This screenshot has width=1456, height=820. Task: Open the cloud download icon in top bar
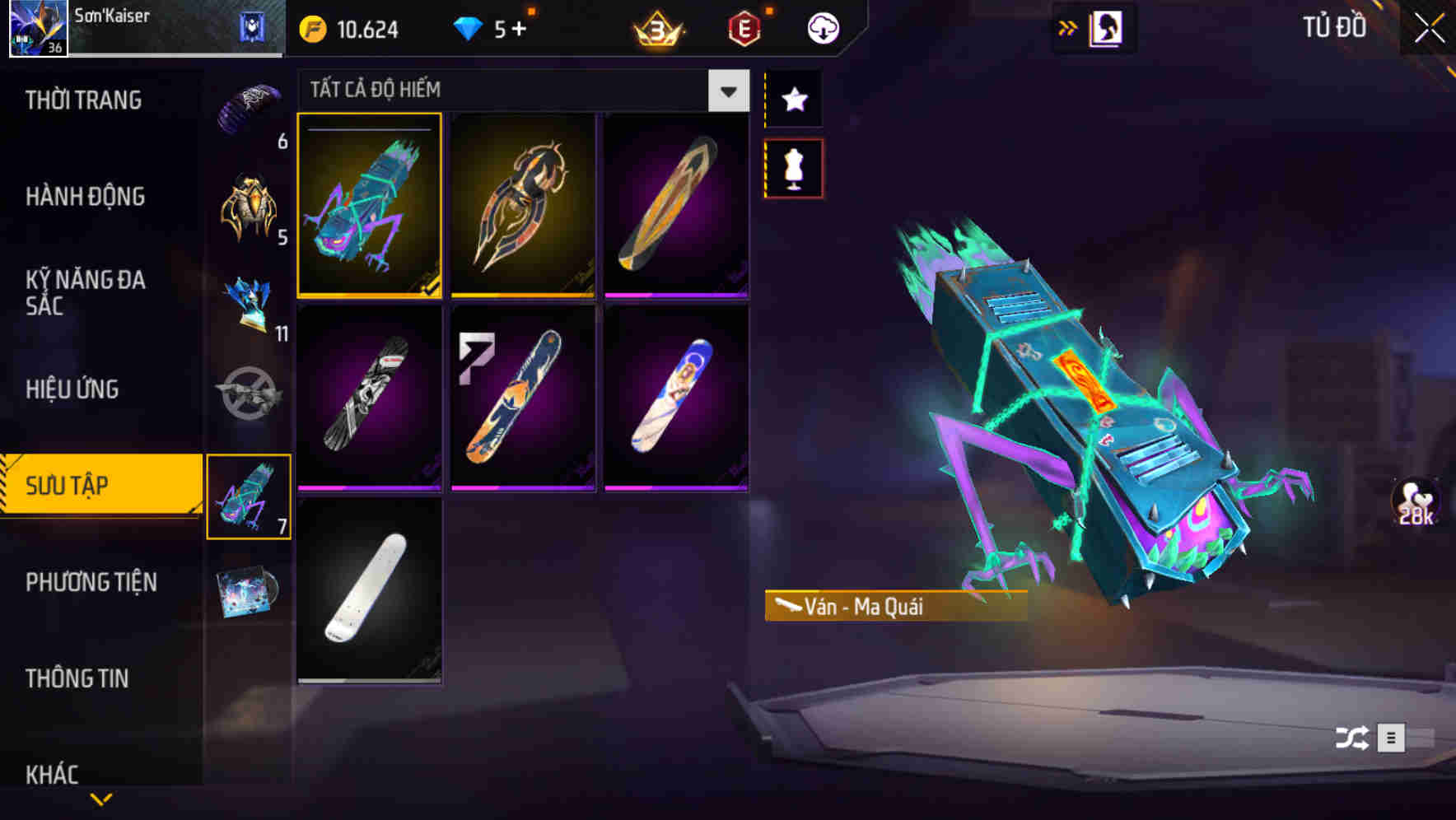[x=823, y=27]
